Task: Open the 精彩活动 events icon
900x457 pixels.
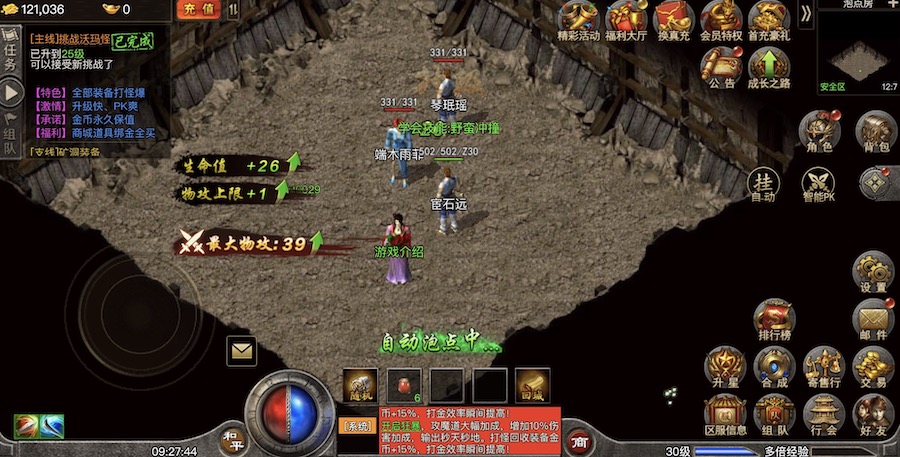Action: 579,22
